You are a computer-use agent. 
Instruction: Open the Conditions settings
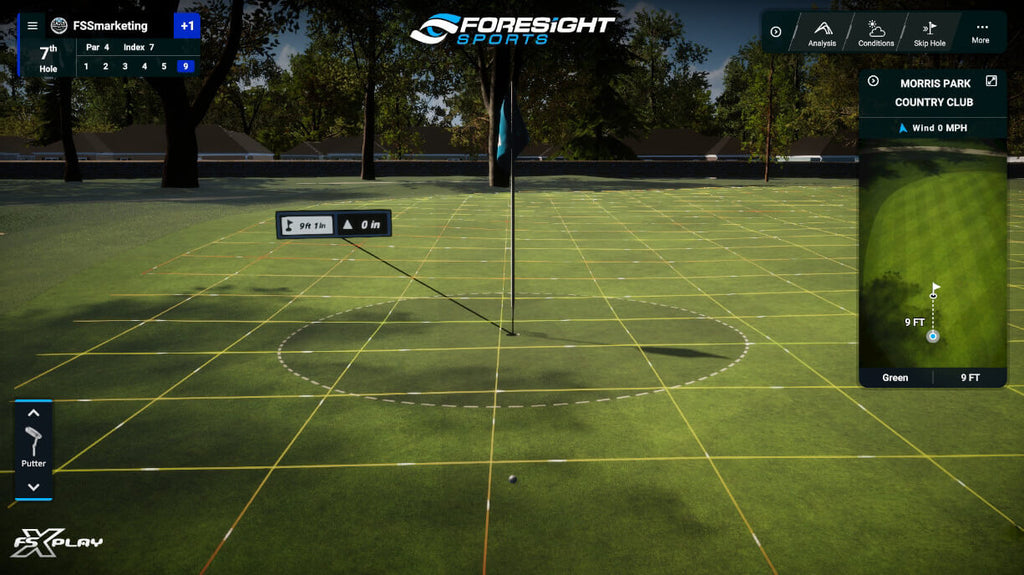tap(876, 32)
